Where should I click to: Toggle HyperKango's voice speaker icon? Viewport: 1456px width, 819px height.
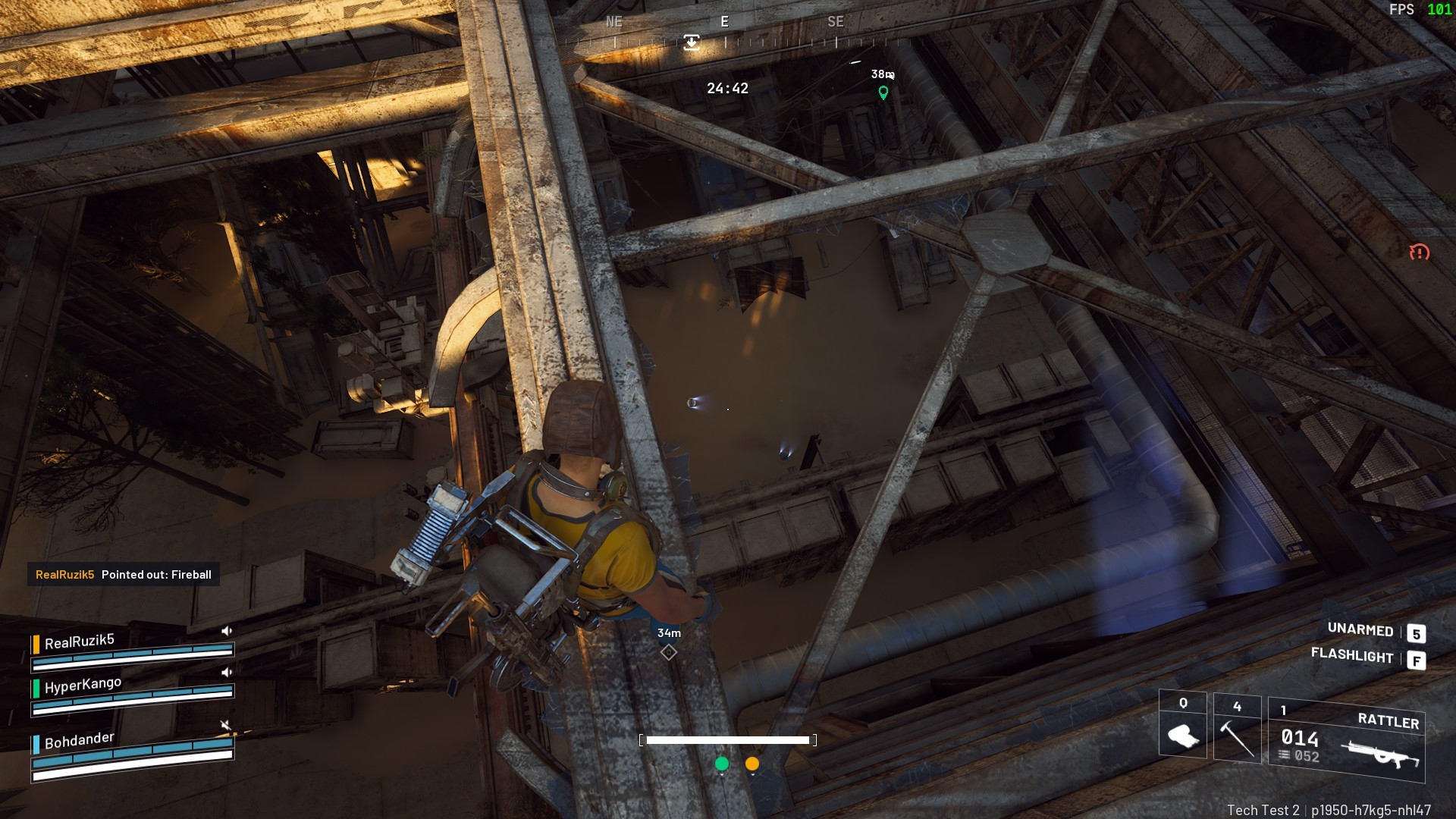pyautogui.click(x=226, y=672)
